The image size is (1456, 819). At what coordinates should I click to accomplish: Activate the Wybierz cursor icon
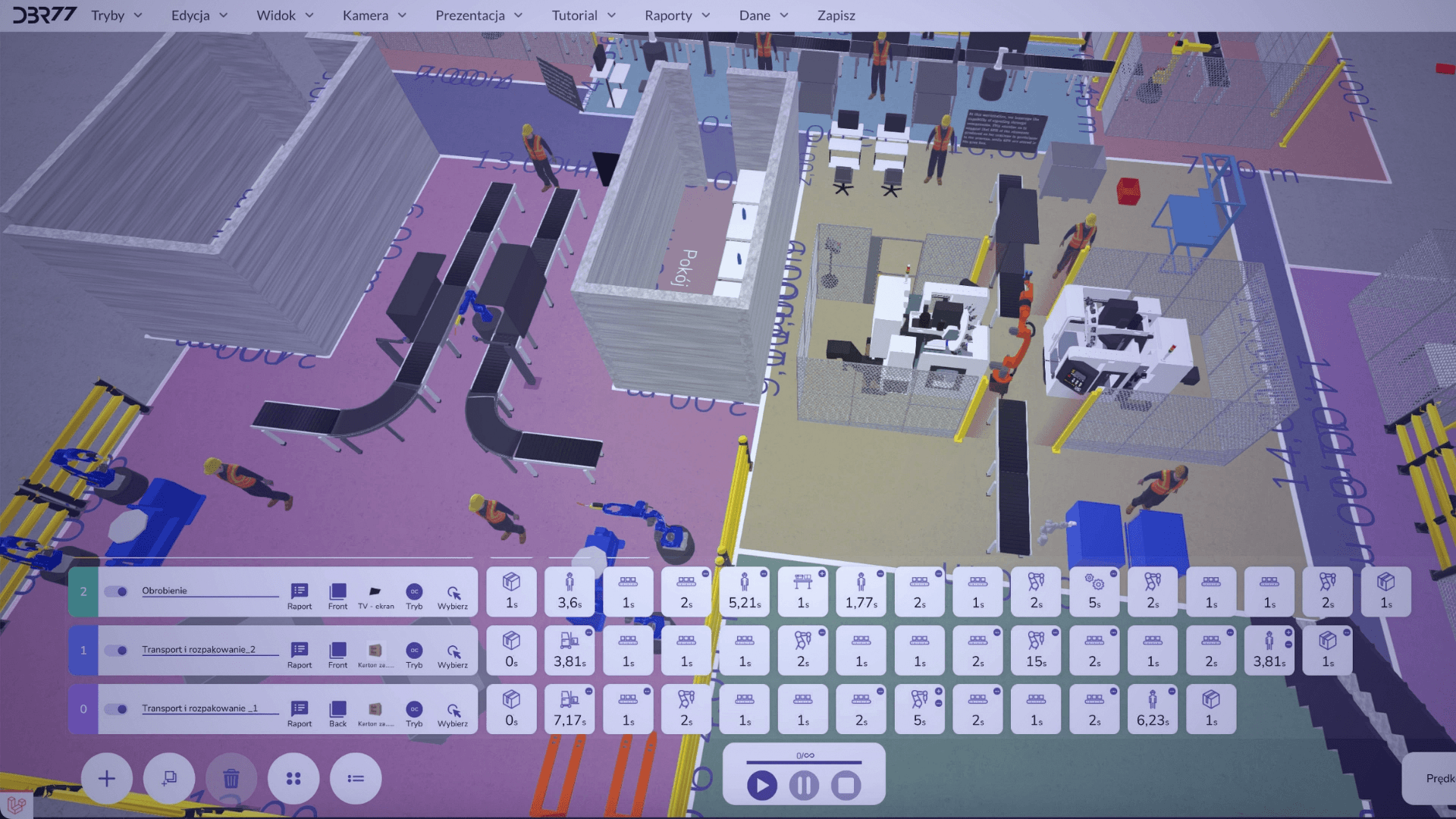pyautogui.click(x=453, y=592)
